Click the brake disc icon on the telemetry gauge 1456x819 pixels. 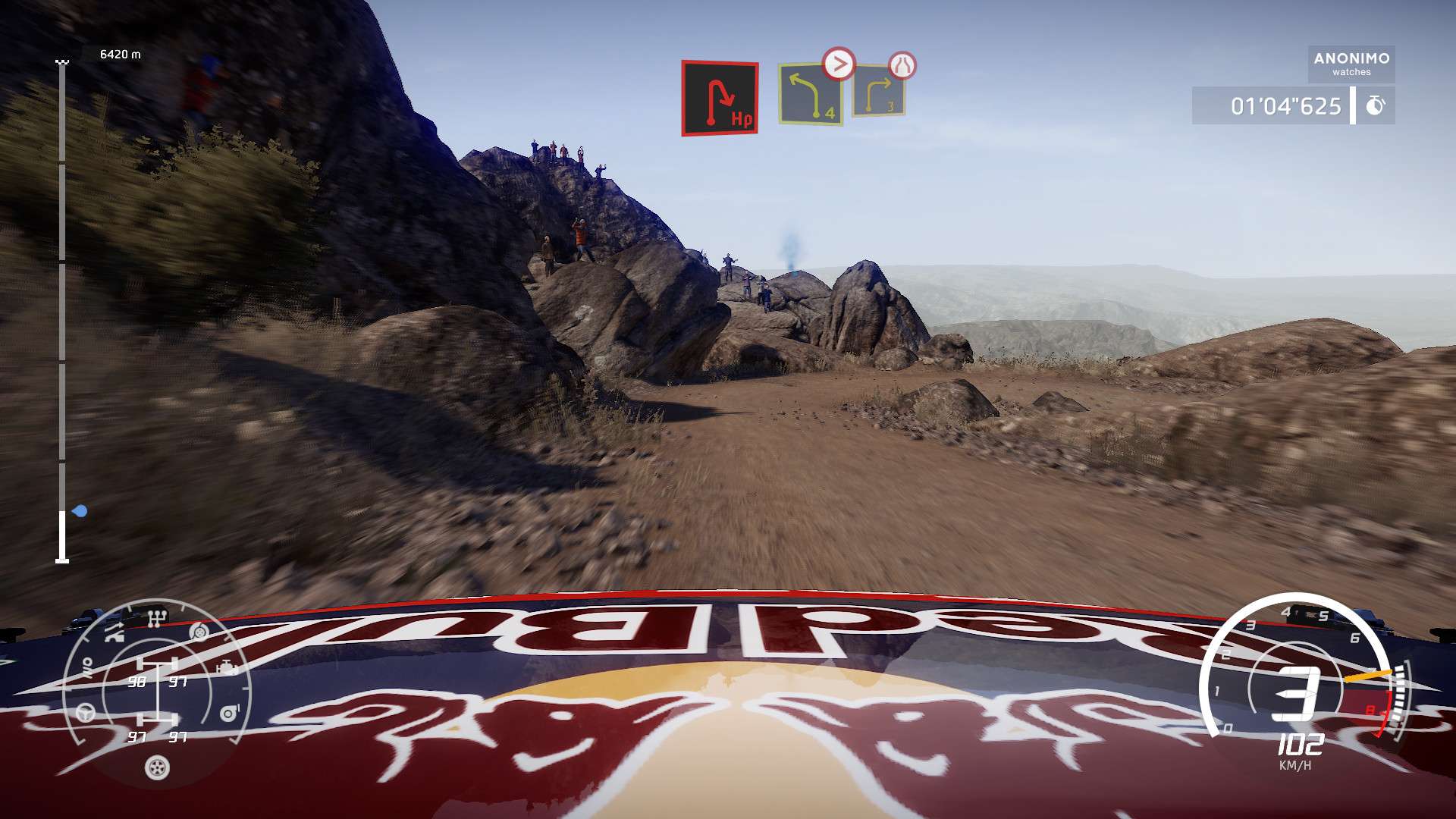pos(199,632)
